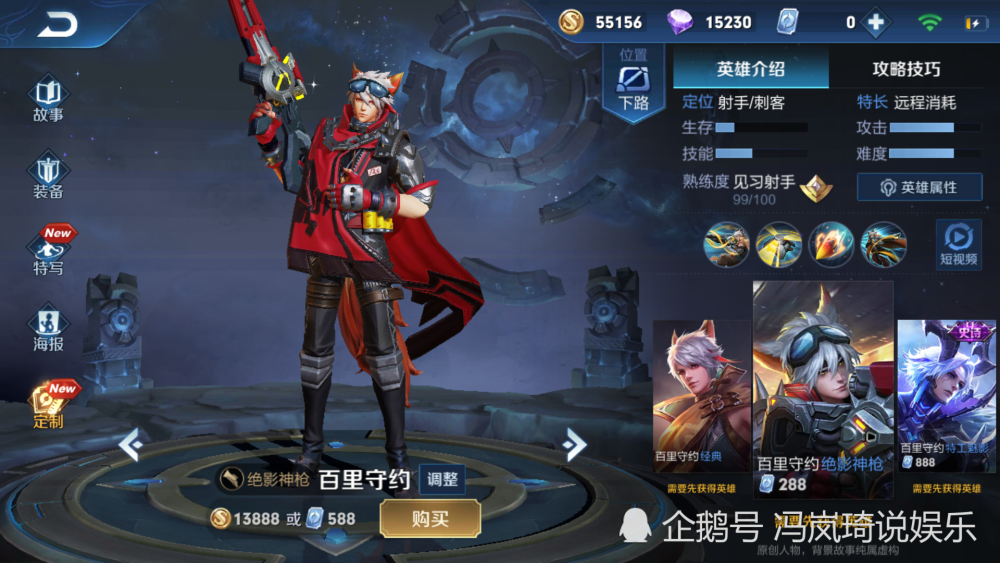Open the 英雄属性 hero attributes
Viewport: 1000px width, 563px height.
point(918,187)
